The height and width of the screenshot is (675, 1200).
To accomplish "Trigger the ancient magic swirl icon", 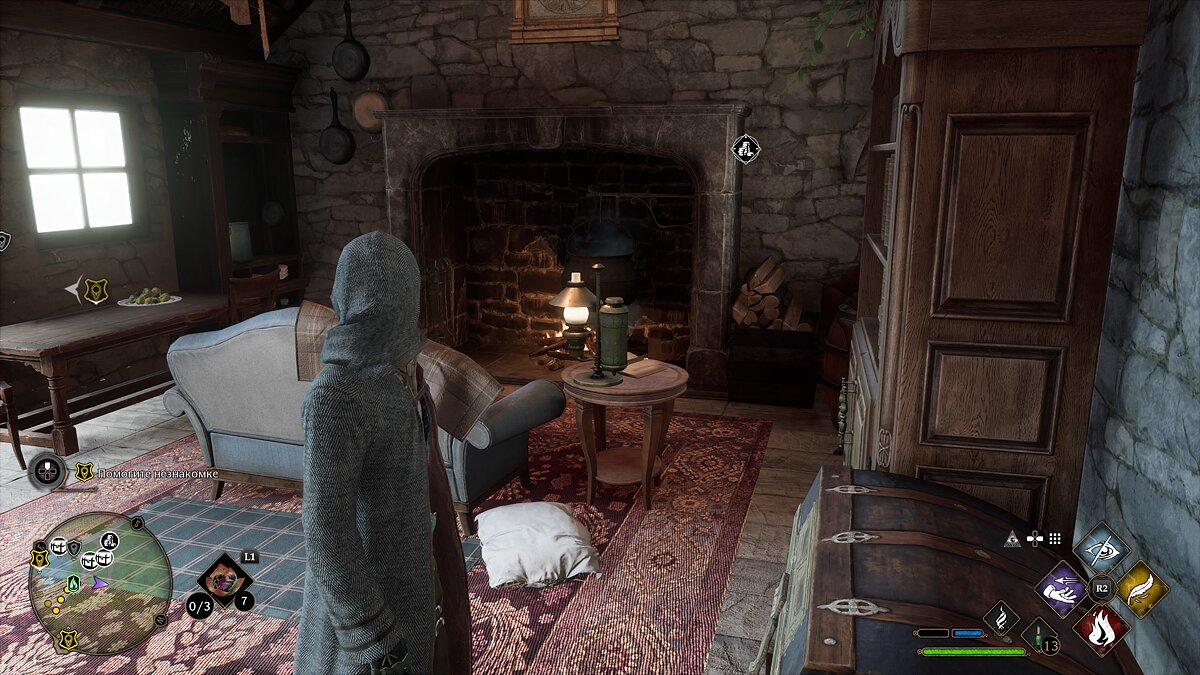I will click(x=1000, y=617).
